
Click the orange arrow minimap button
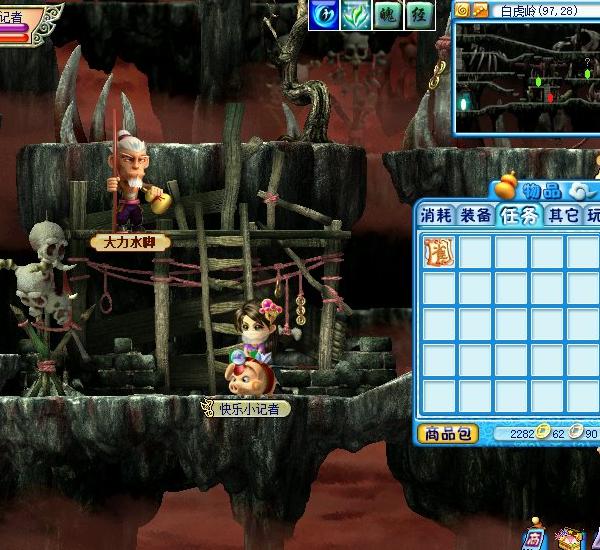pyautogui.click(x=481, y=10)
